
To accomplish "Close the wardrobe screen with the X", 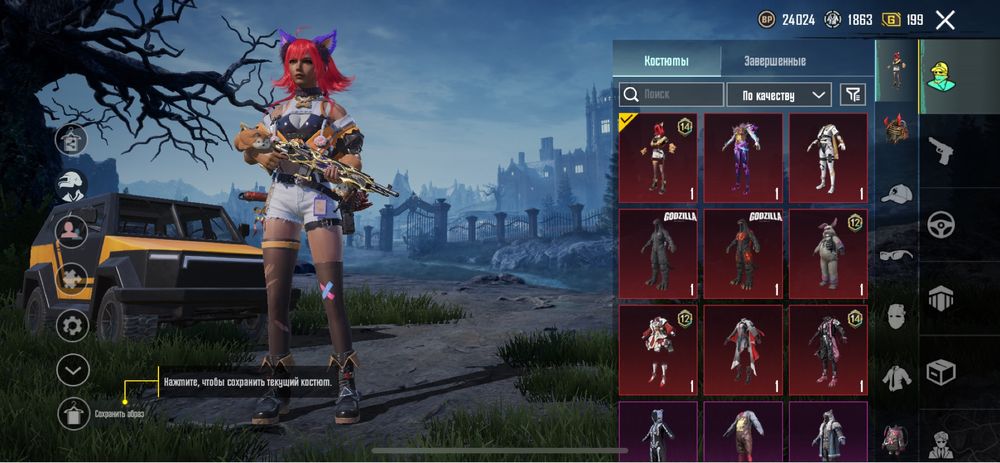I will pyautogui.click(x=945, y=19).
